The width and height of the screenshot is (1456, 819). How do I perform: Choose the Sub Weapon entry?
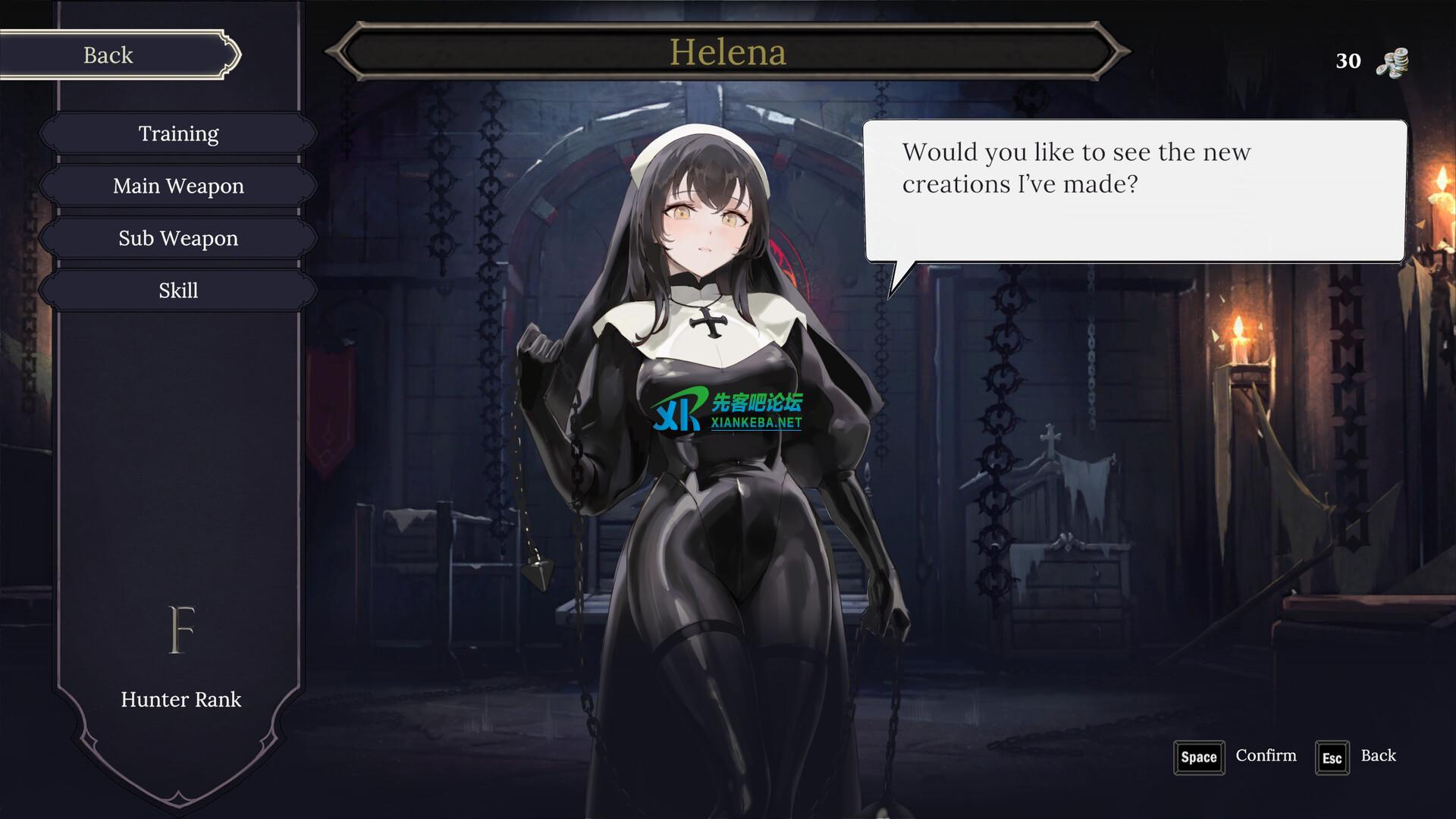coord(178,239)
